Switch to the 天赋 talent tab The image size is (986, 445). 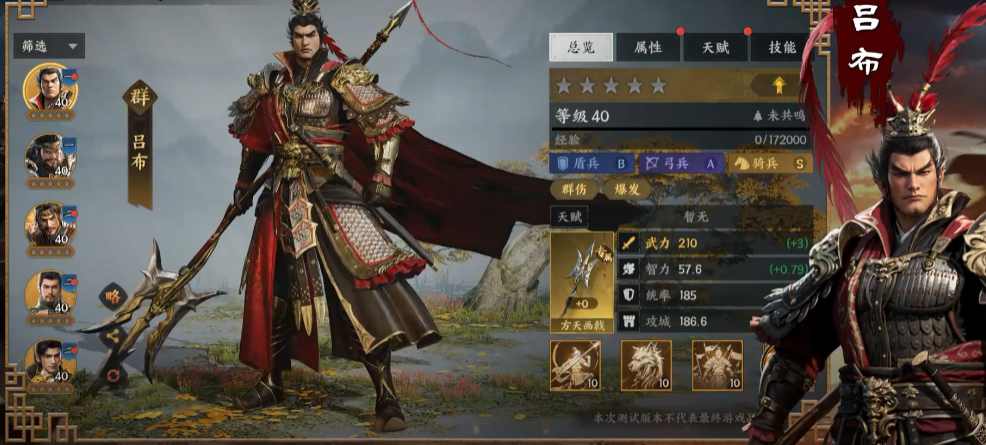pos(713,47)
